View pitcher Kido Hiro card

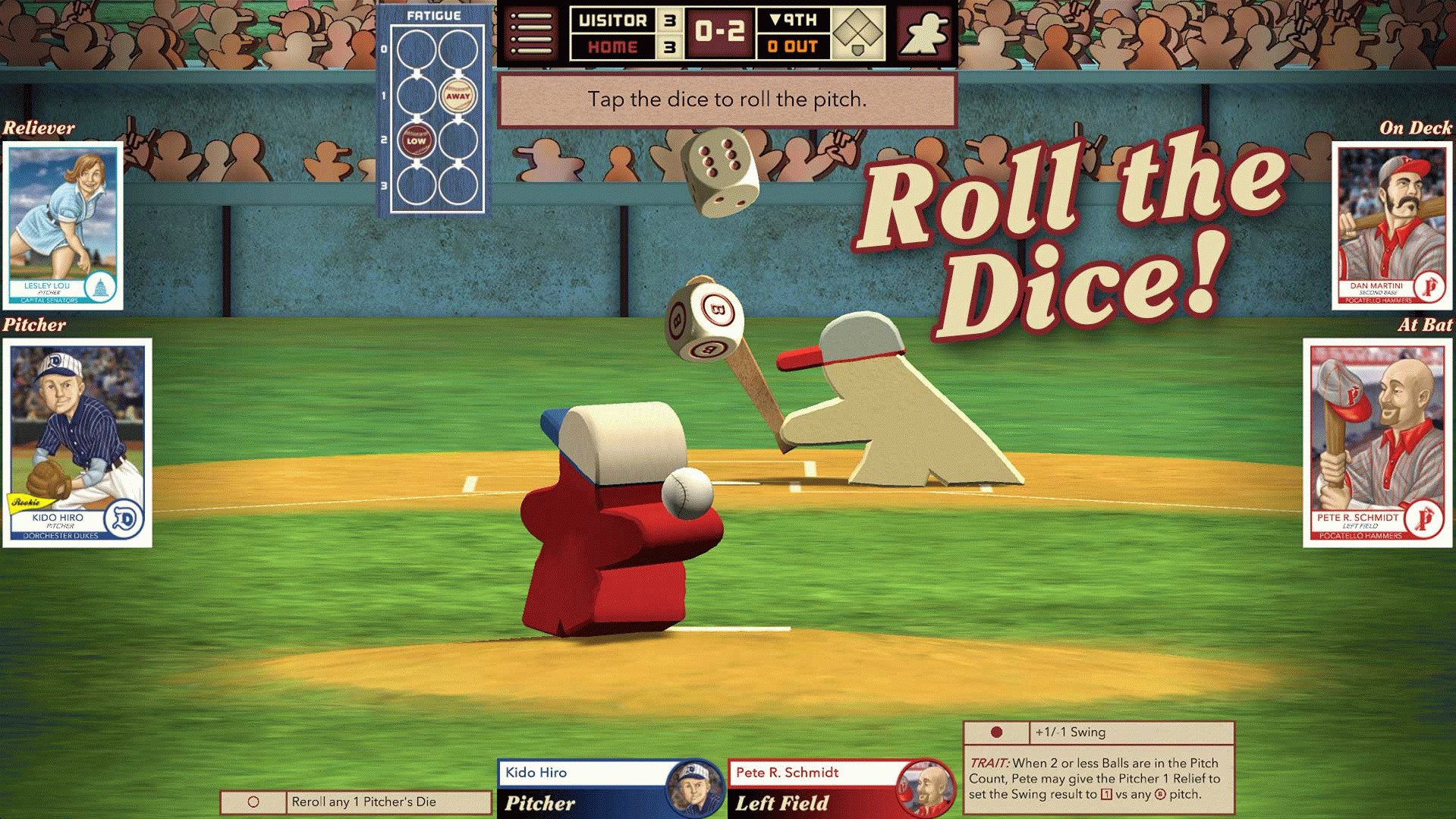pos(77,443)
